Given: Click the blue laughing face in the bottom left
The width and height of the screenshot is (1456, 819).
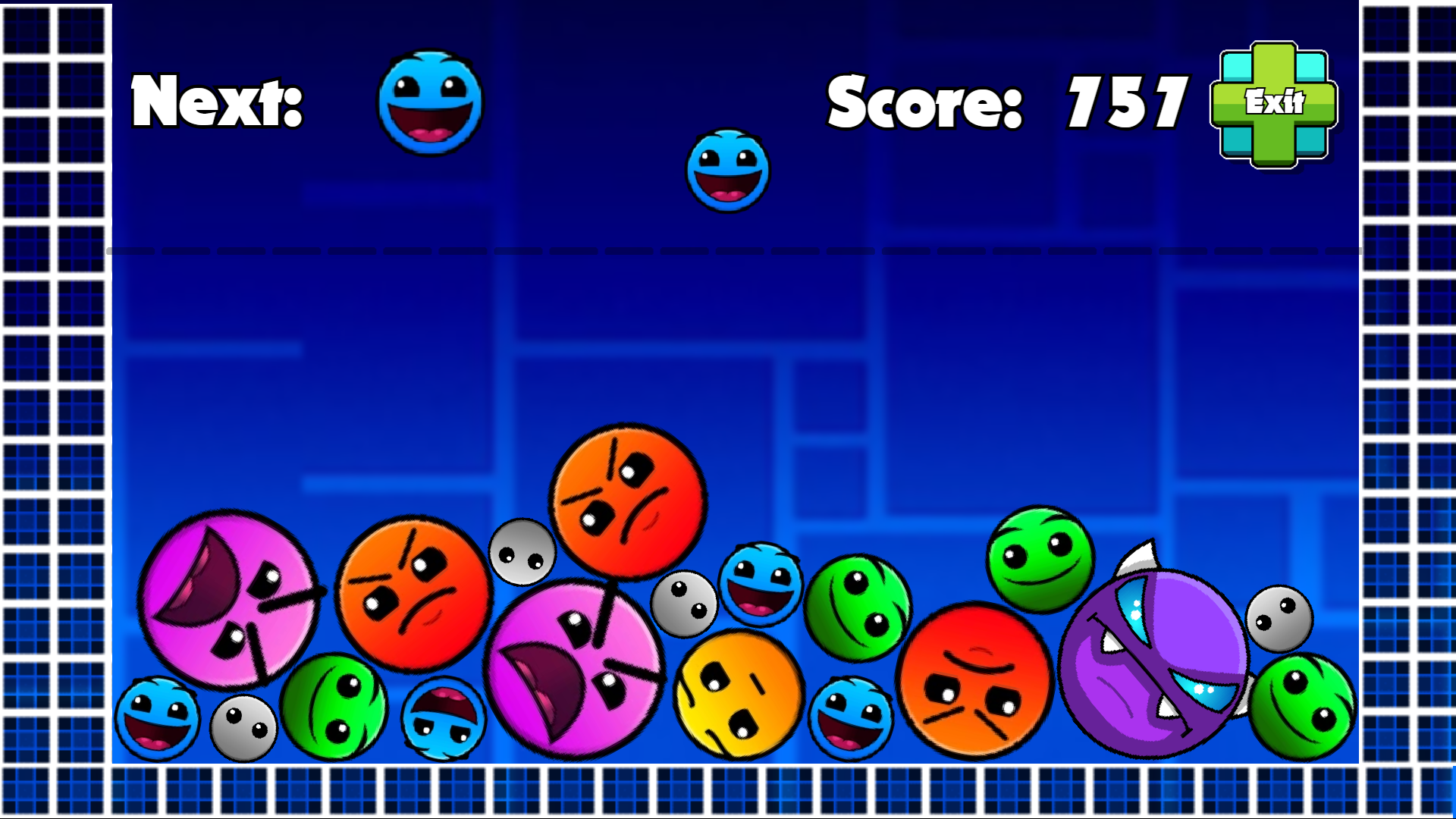Looking at the screenshot, I should (159, 720).
